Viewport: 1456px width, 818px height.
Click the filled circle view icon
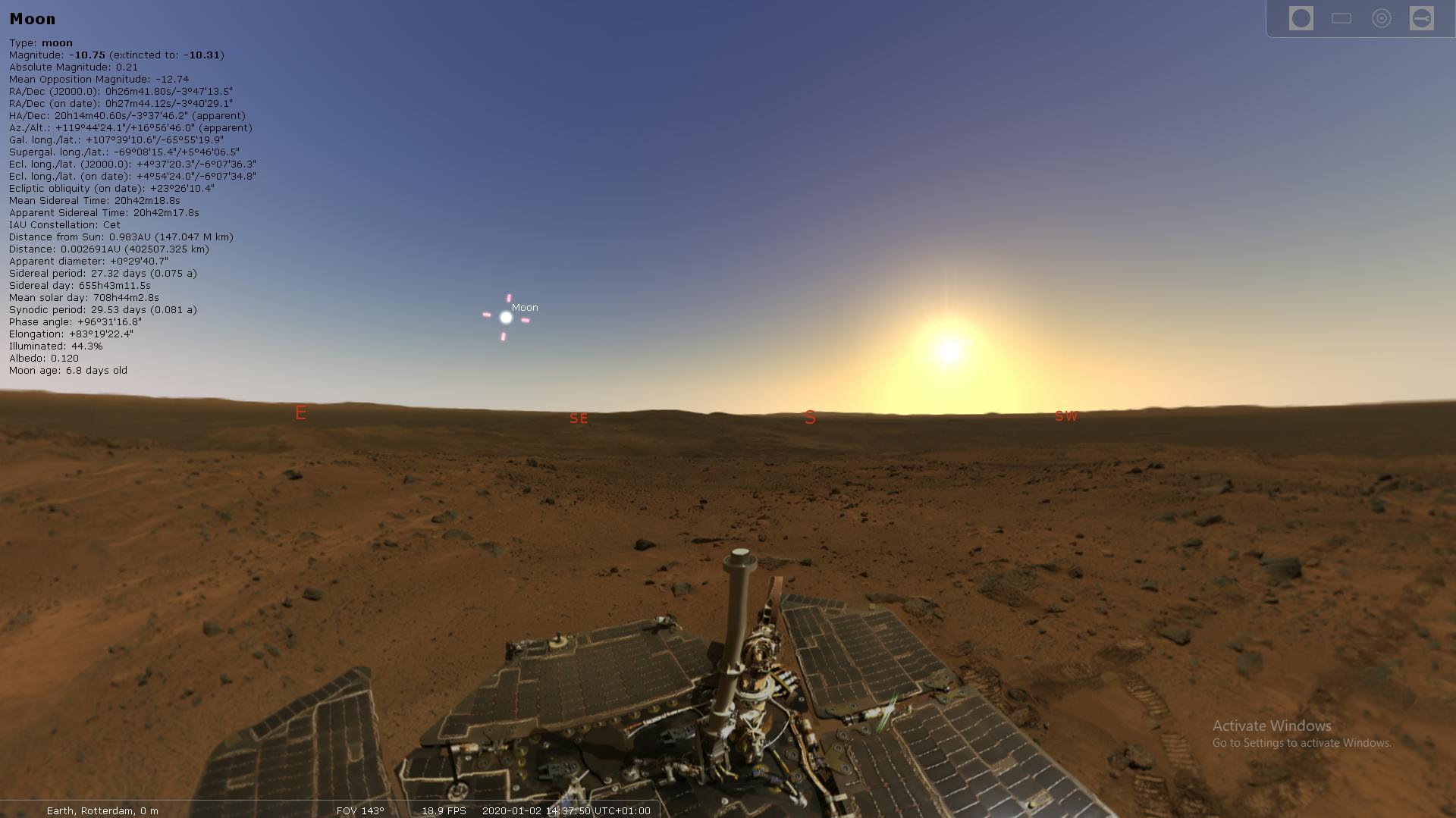pos(1301,17)
